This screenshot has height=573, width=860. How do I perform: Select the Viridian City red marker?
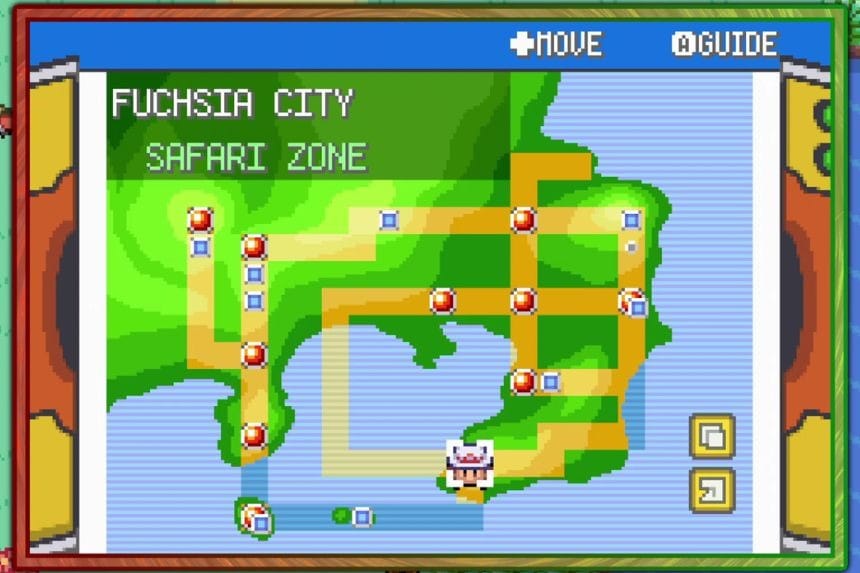tap(254, 354)
